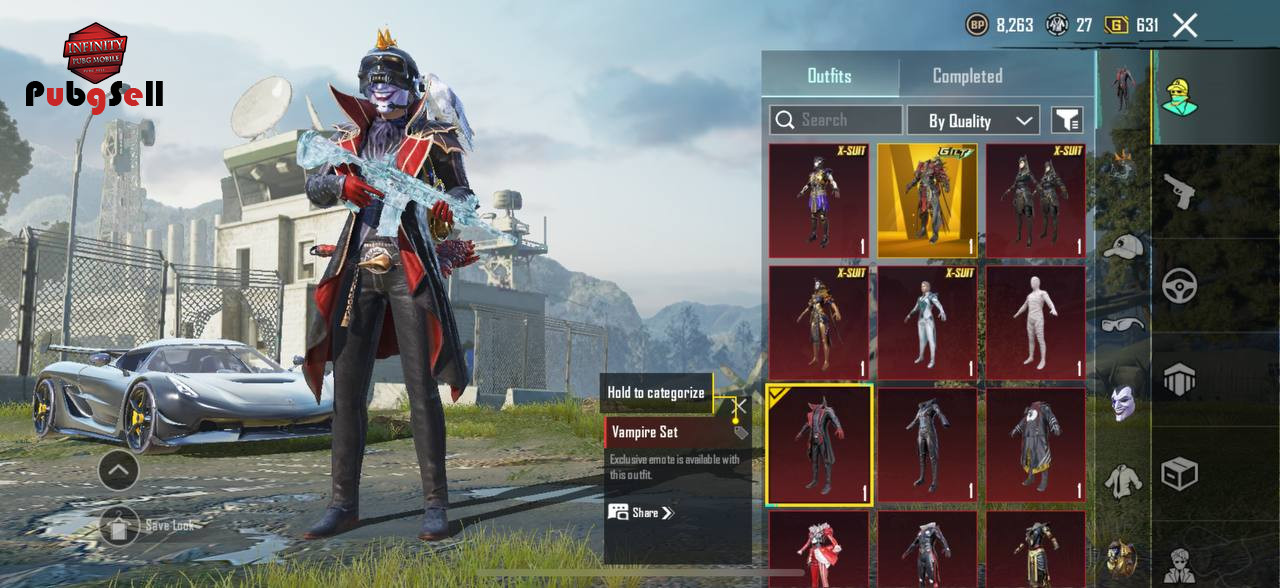1280x588 pixels.
Task: Close the inventory screen with X
Action: click(1185, 25)
